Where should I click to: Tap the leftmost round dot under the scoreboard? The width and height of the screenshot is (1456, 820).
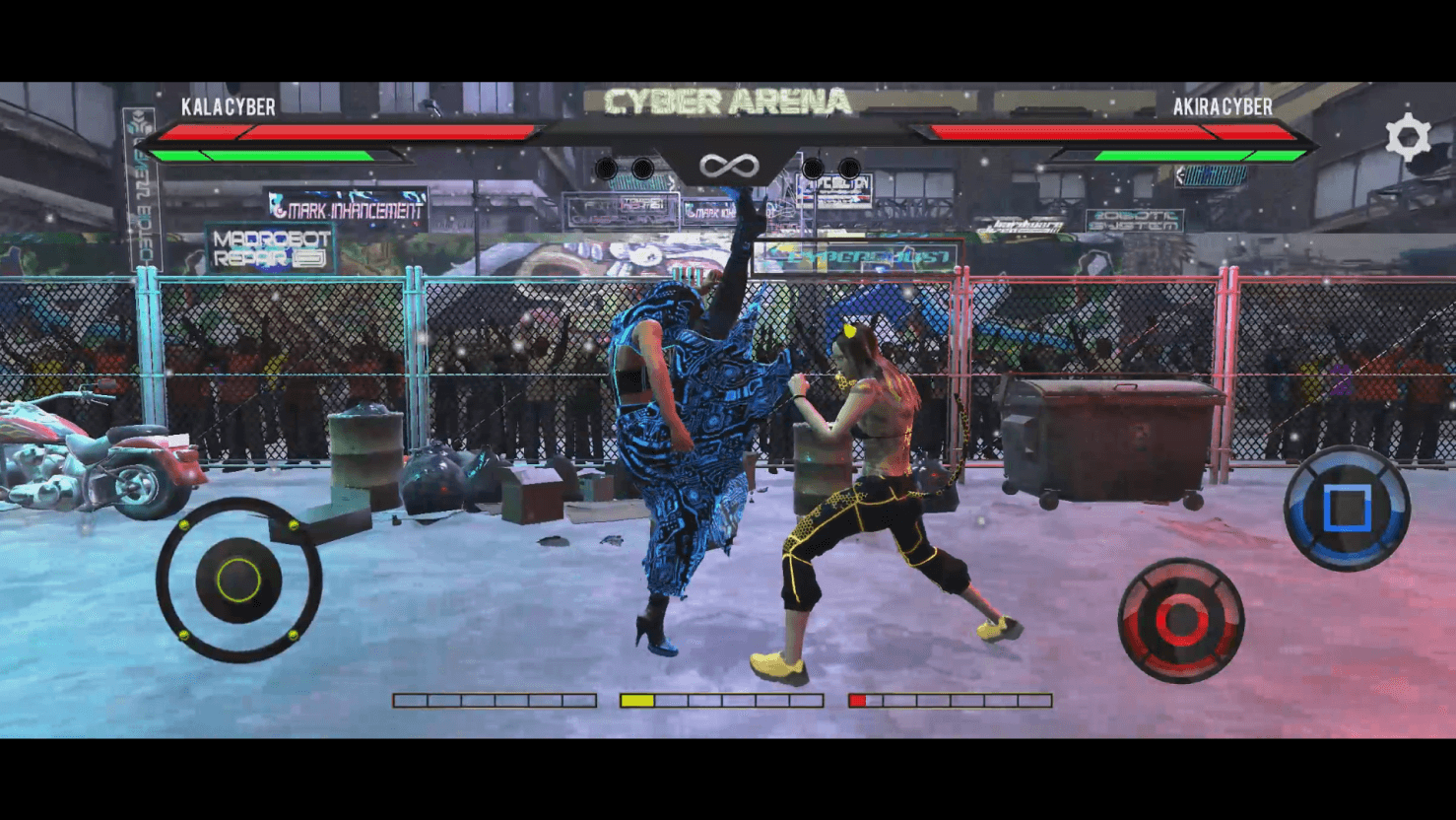tap(608, 168)
